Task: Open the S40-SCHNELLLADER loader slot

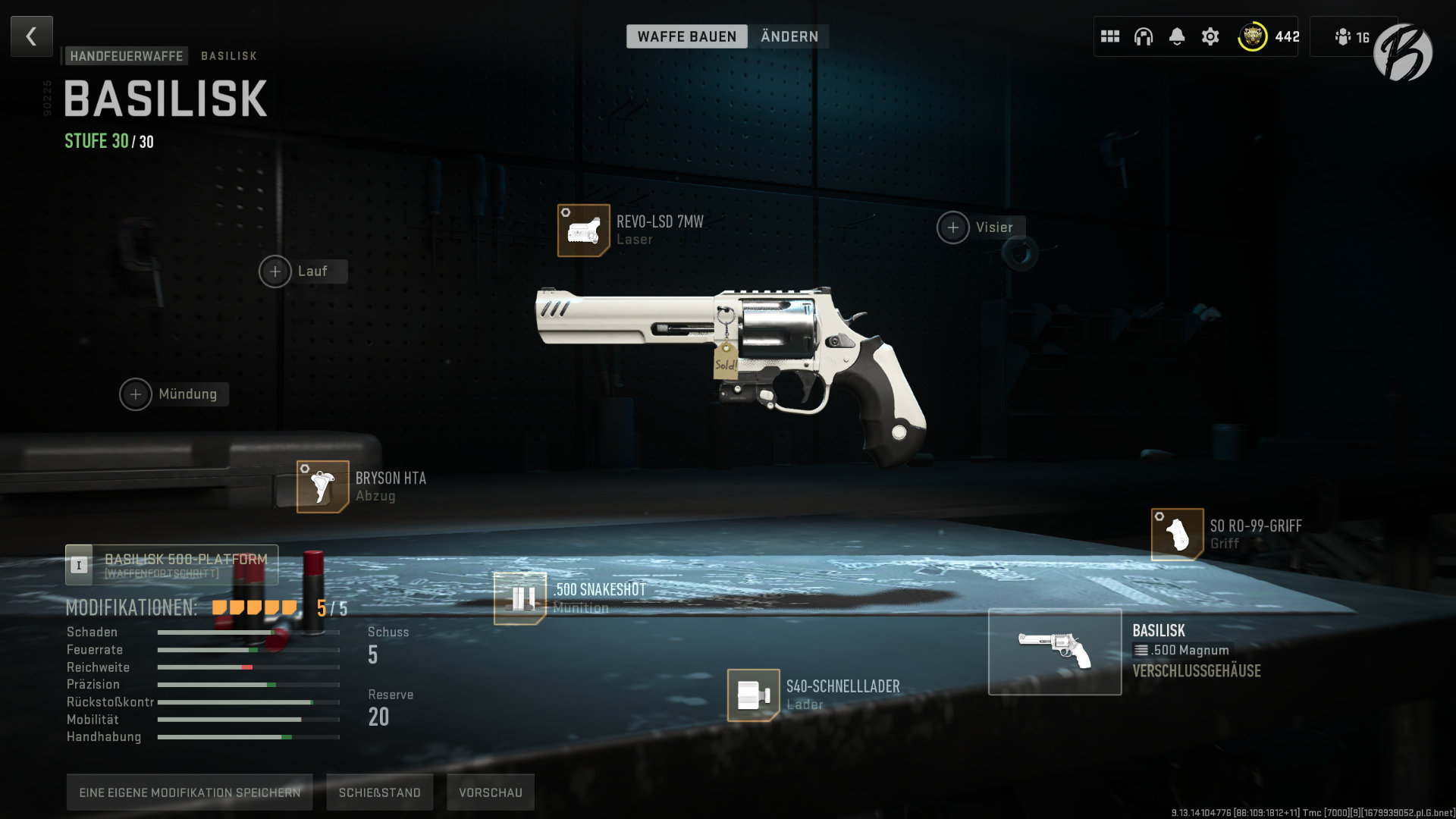Action: coord(754,696)
